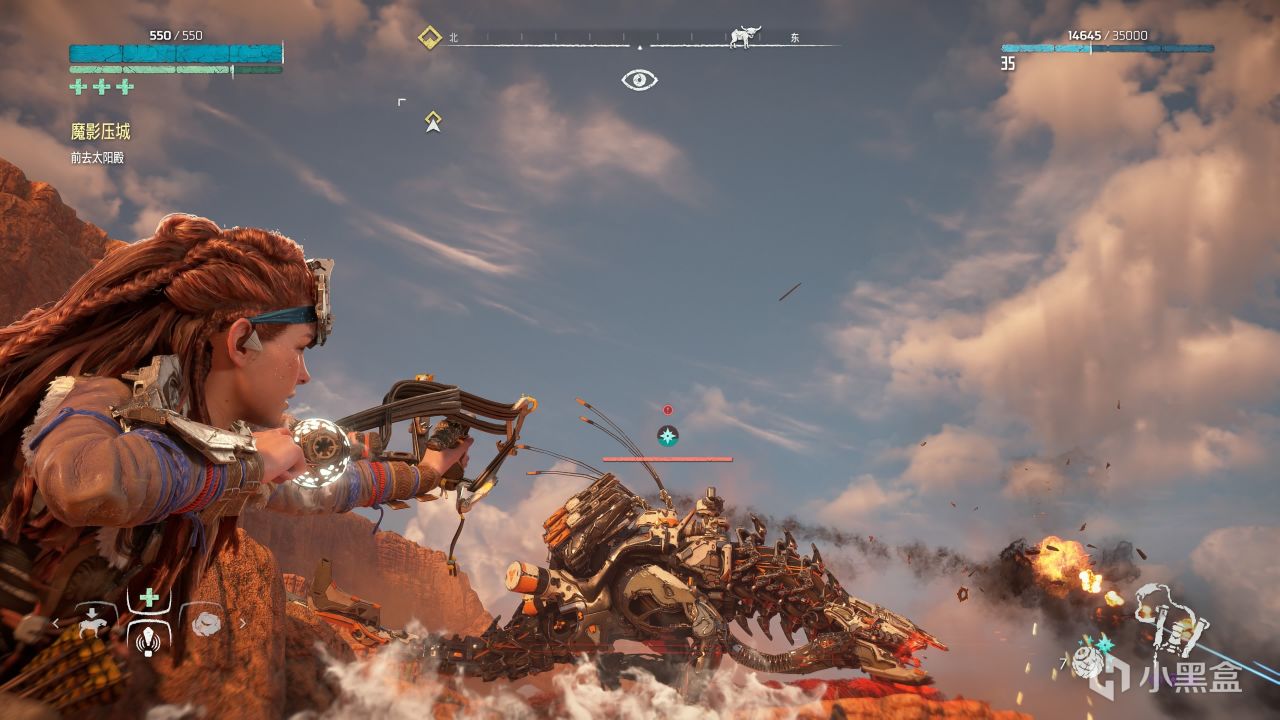Click the mount icon on the compass

[744, 37]
